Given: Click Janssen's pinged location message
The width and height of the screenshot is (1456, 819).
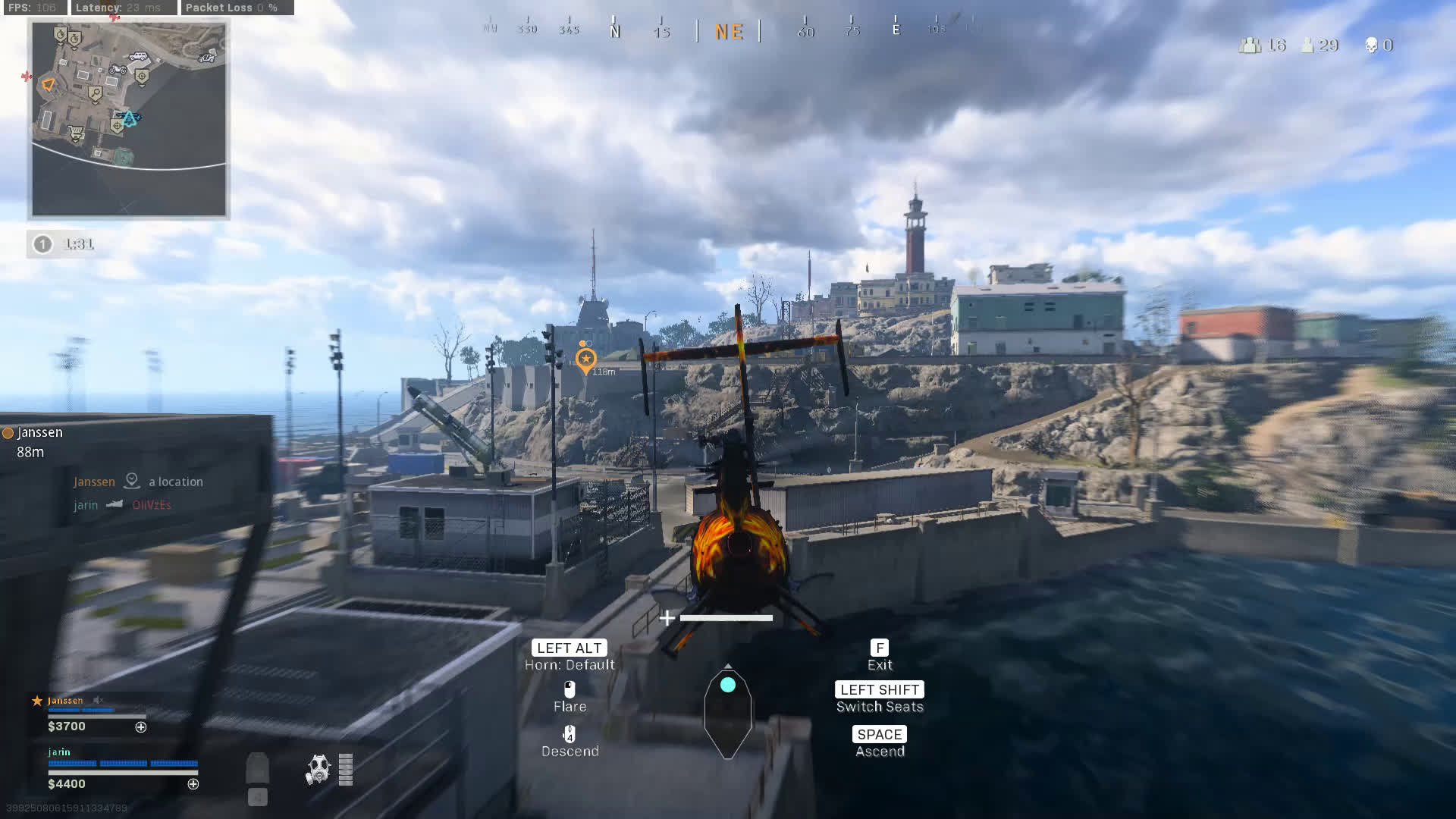Looking at the screenshot, I should 139,482.
